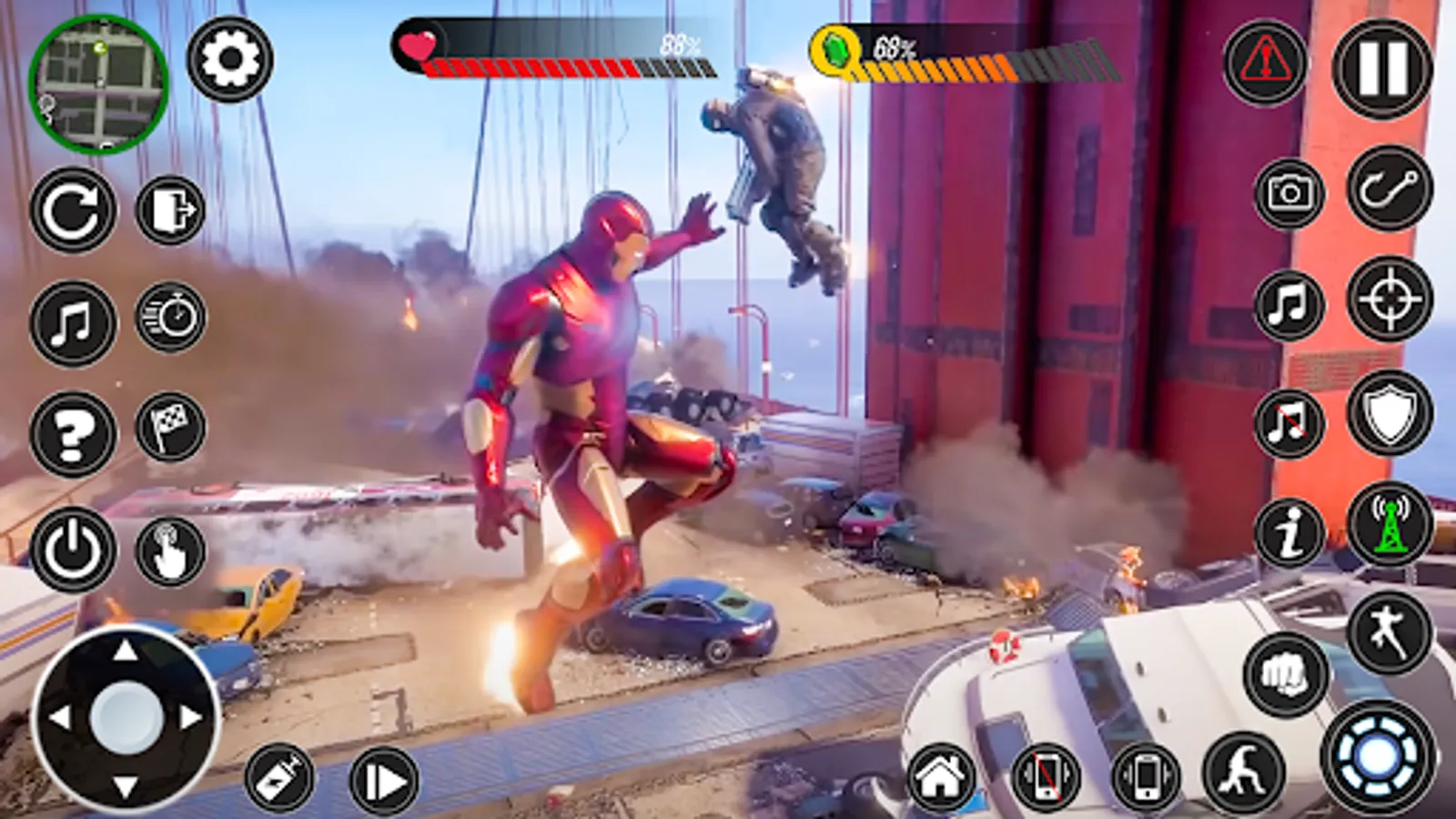1456x819 pixels.
Task: Tap the checkered flag icon
Action: coord(170,427)
